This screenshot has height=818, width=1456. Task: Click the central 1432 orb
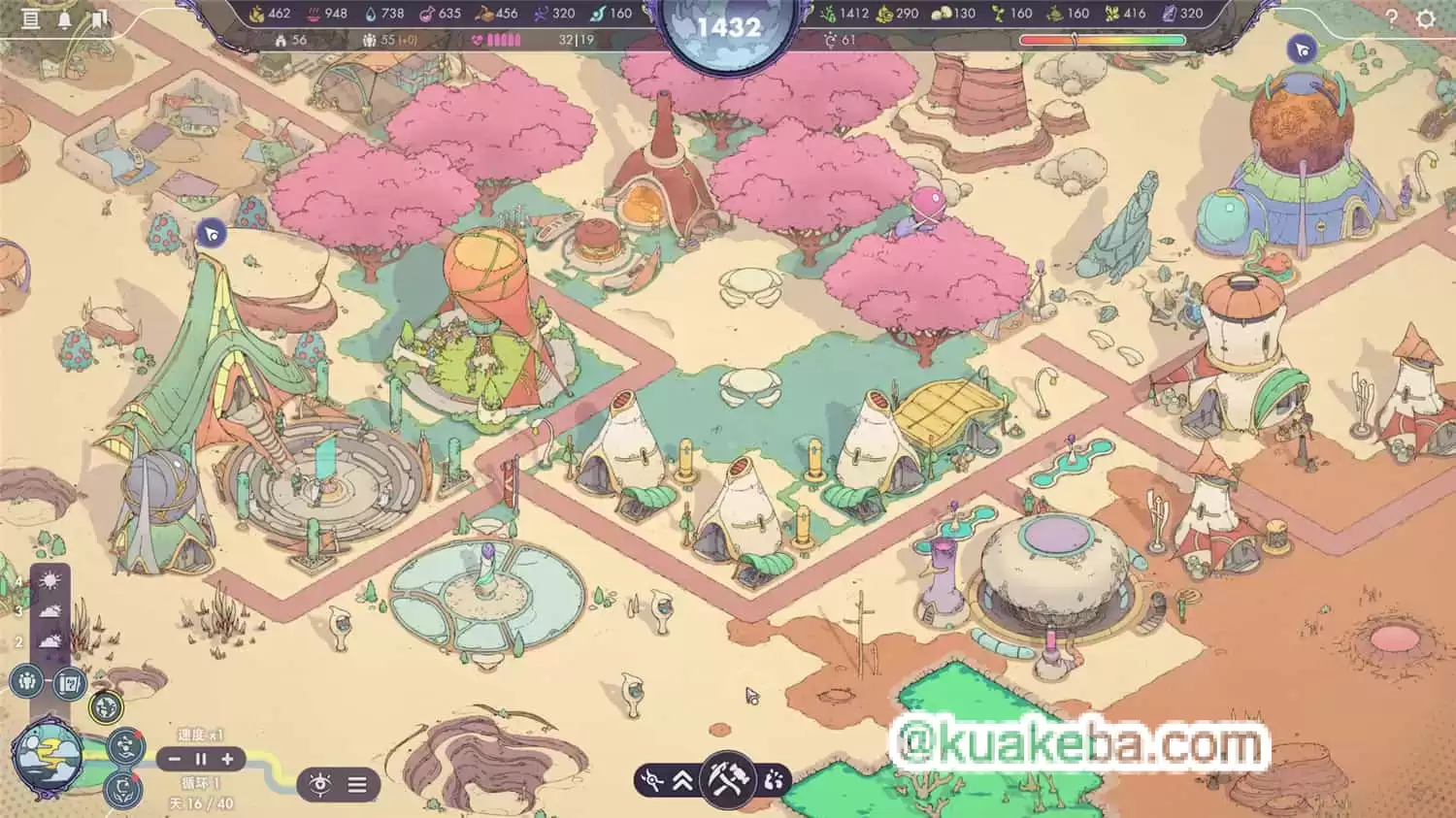[x=728, y=27]
